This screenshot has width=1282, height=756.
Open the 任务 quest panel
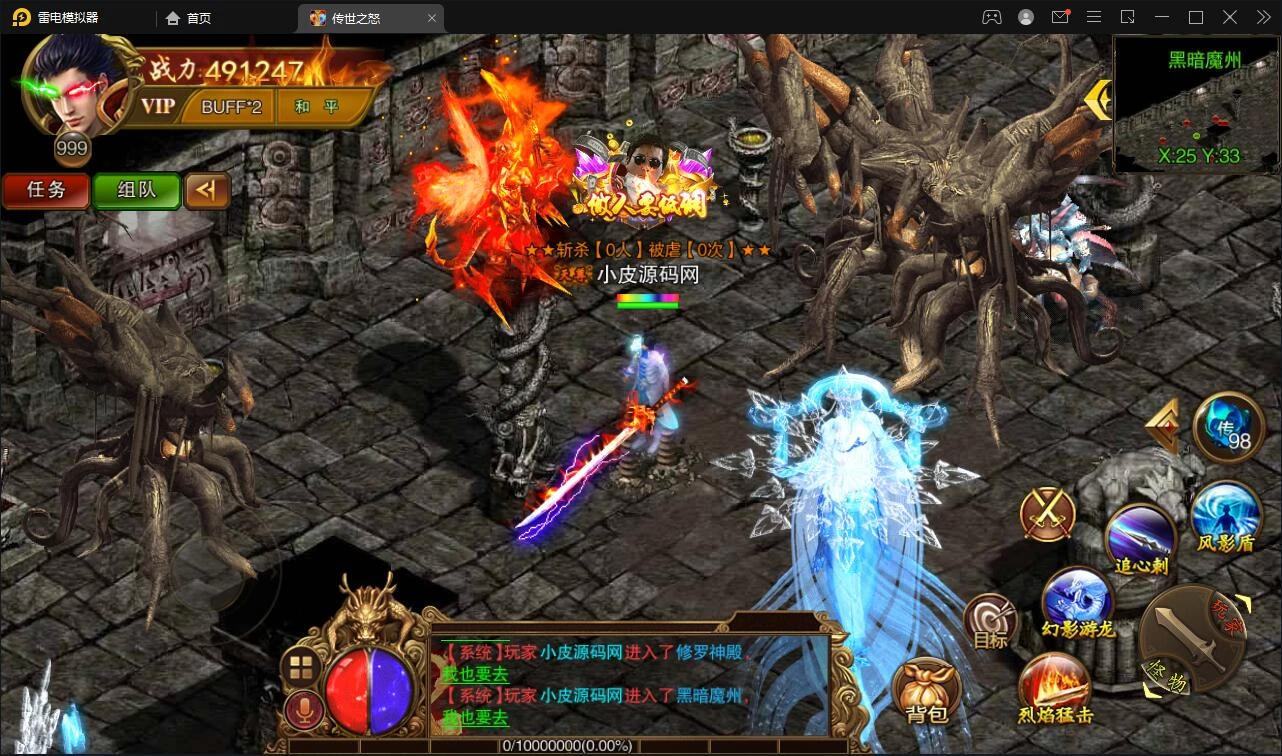pos(45,190)
